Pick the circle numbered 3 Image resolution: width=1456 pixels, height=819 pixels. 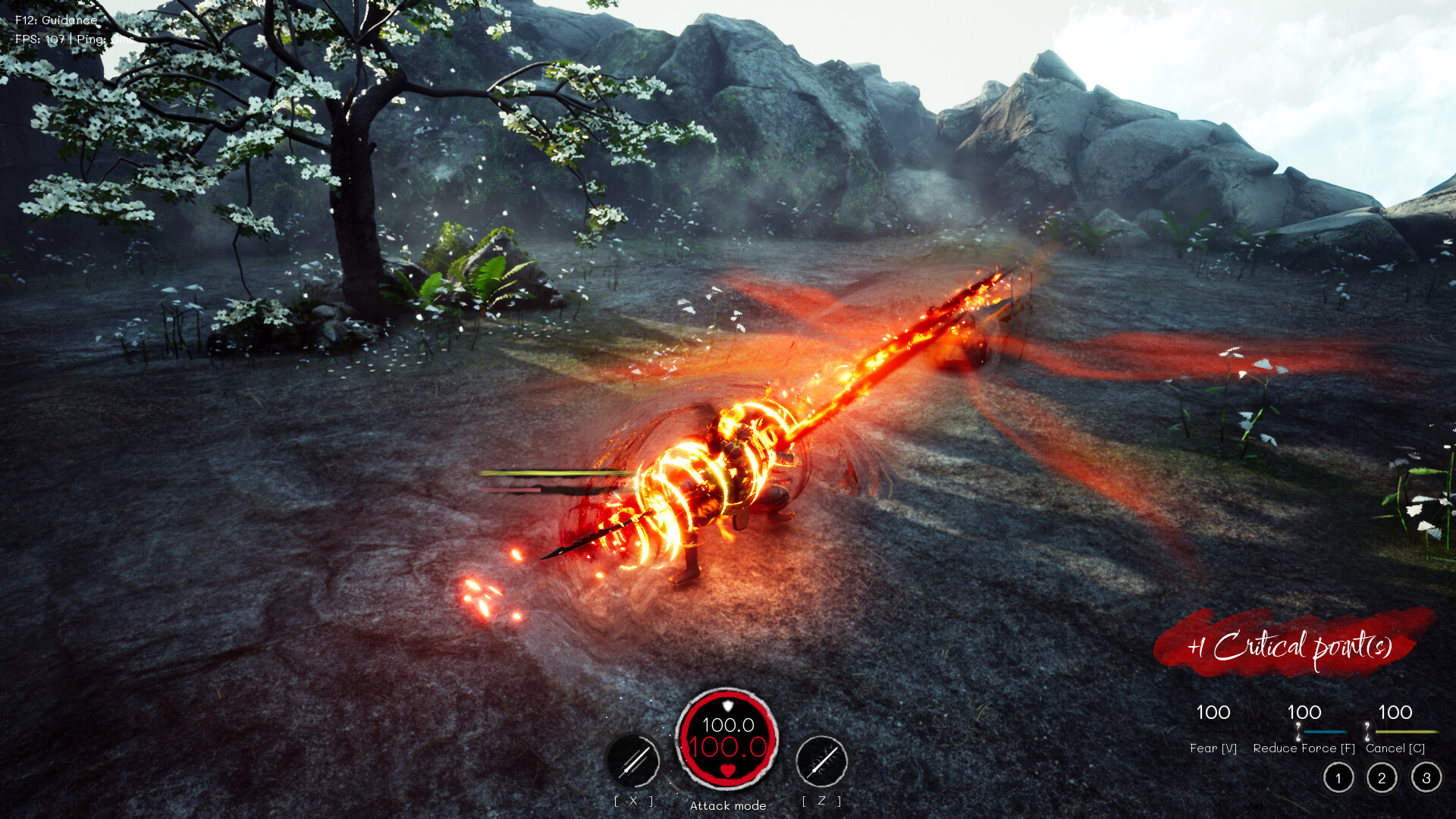click(x=1426, y=778)
